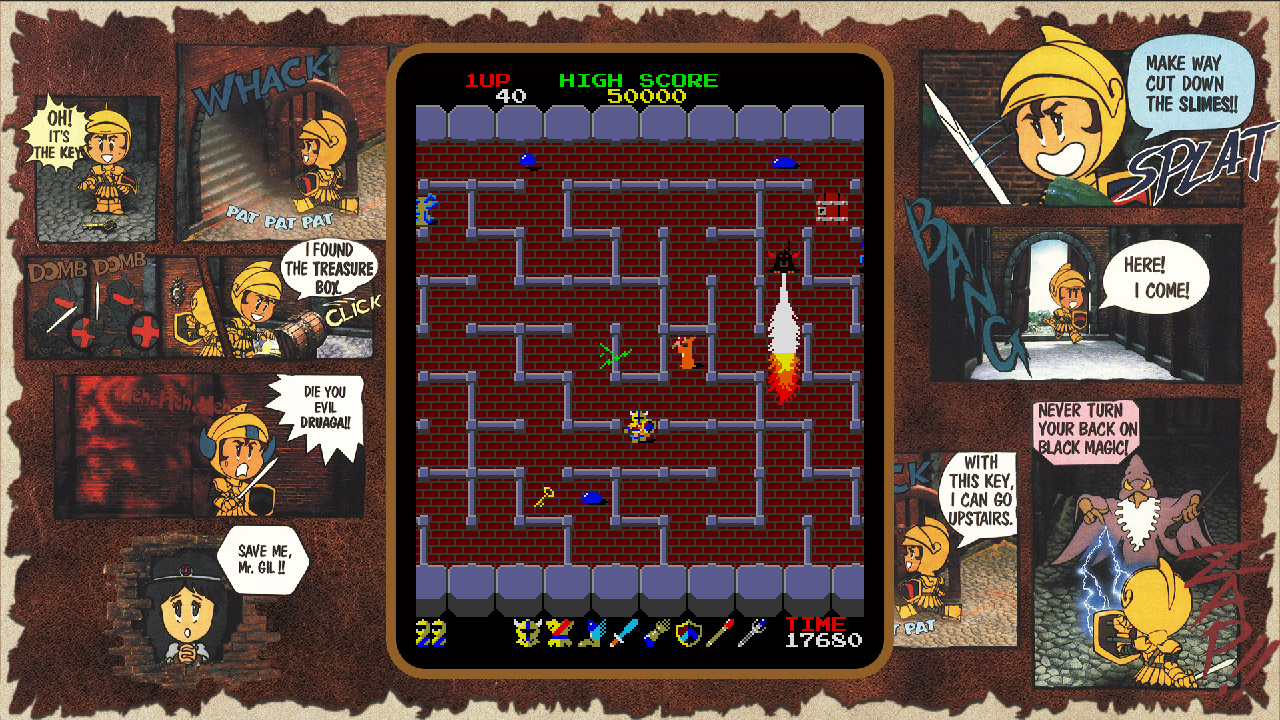This screenshot has height=720, width=1280.
Task: Select the golden helmet icon in the item bar
Action: [x=527, y=632]
